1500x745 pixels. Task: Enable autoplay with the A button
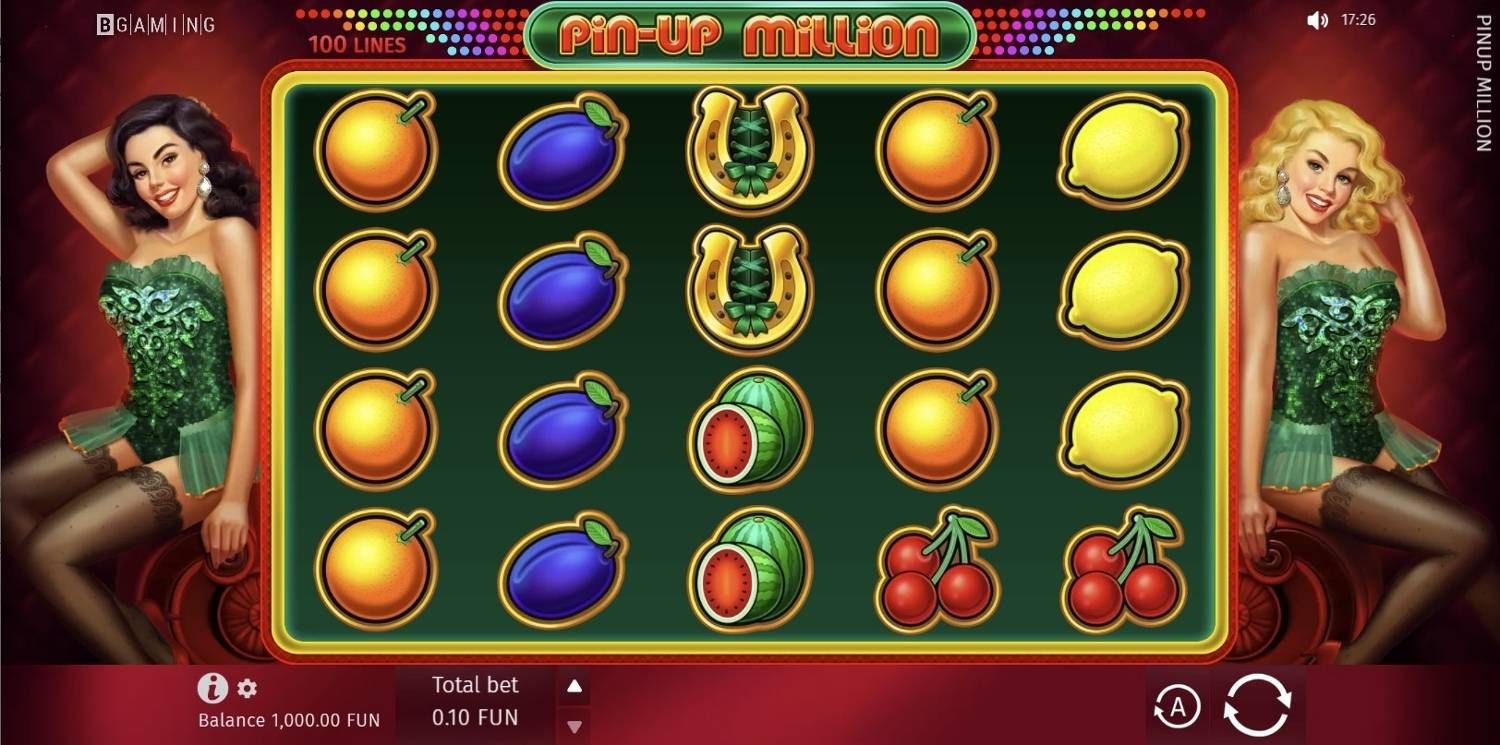point(1178,705)
